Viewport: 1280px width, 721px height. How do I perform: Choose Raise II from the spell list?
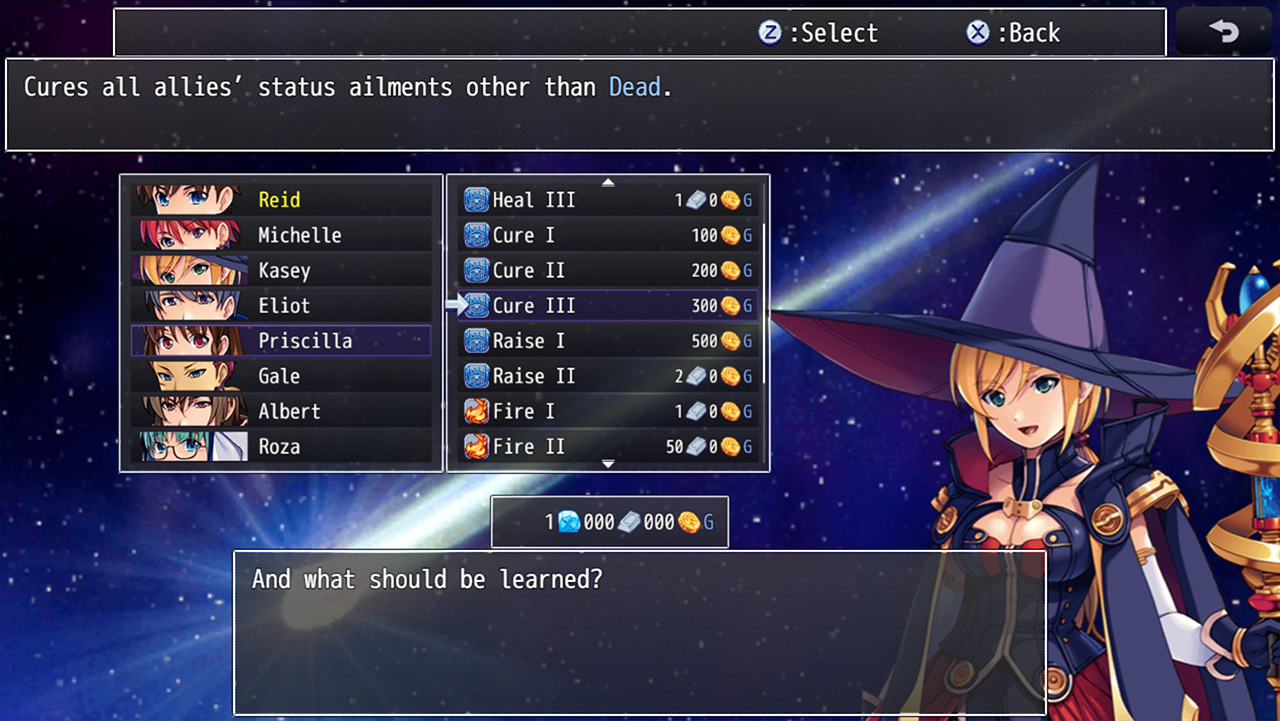click(x=607, y=376)
